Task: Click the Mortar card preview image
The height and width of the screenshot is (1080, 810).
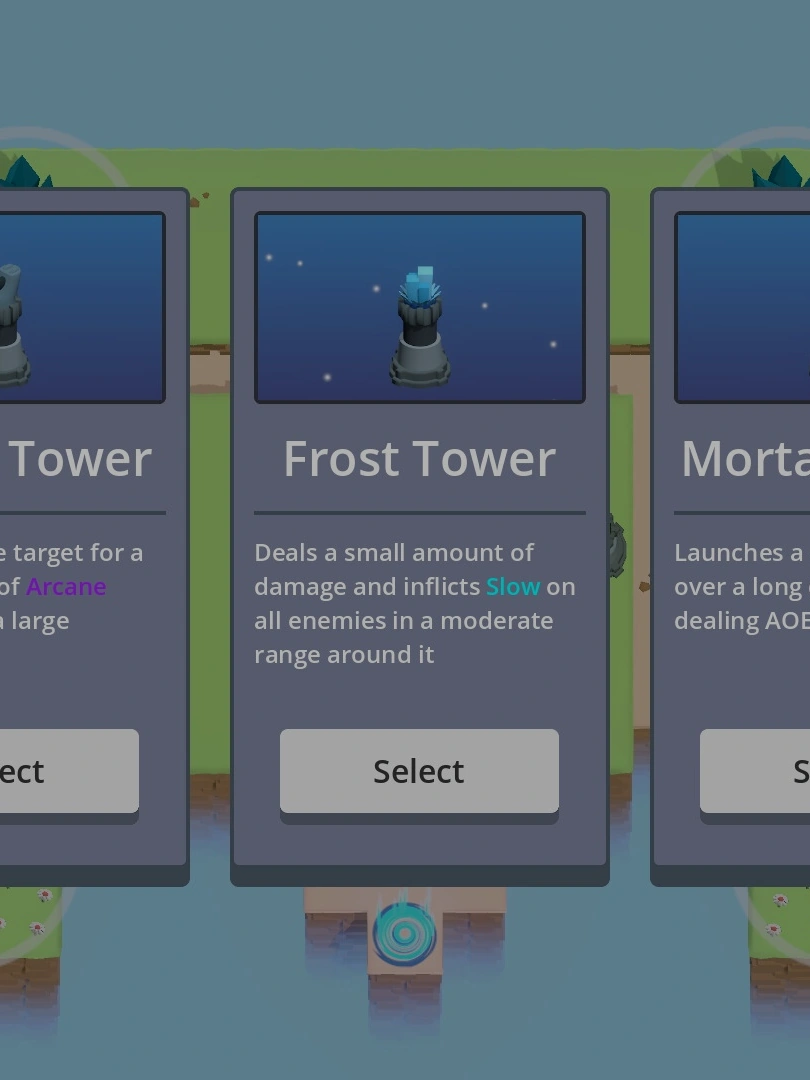Action: (x=743, y=307)
